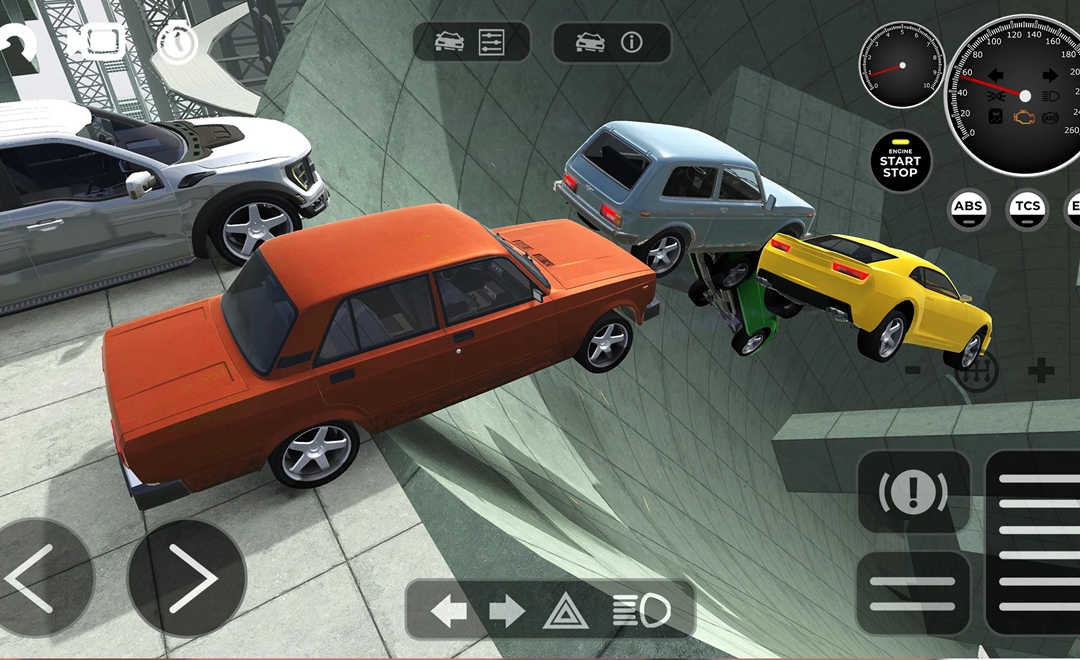Shift up with the plus button

tap(1041, 370)
